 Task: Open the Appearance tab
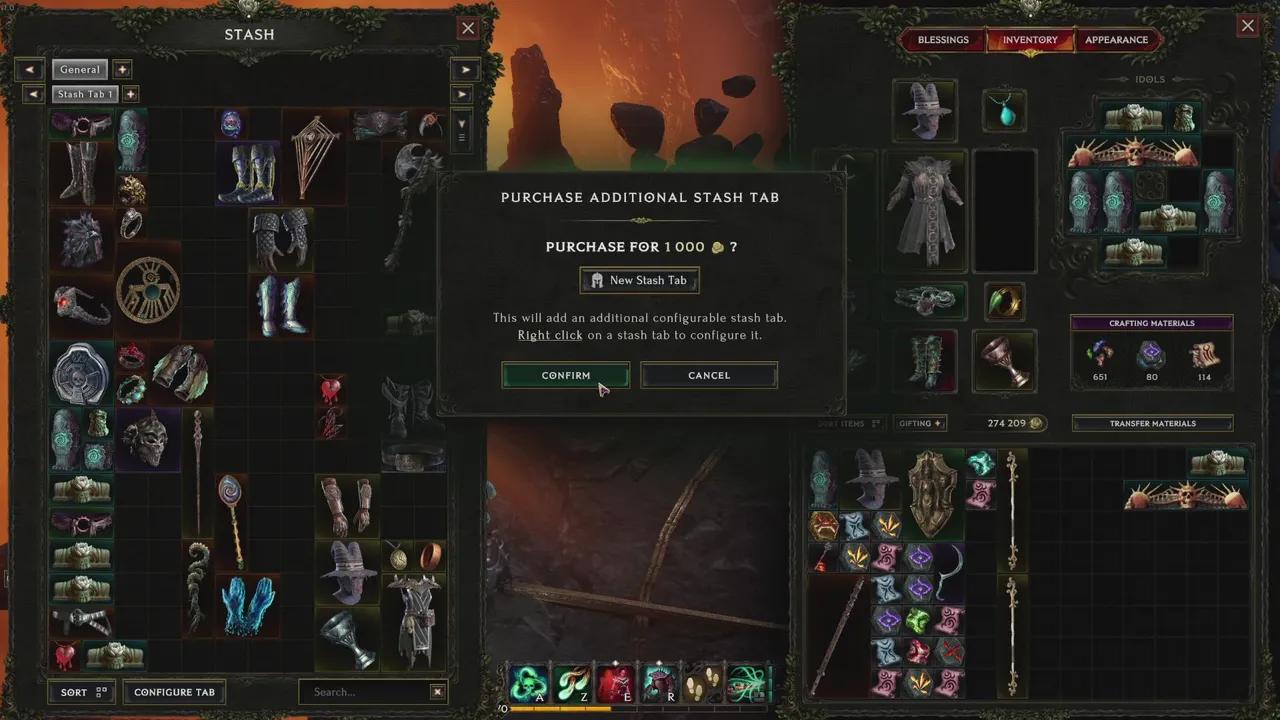[1117, 40]
